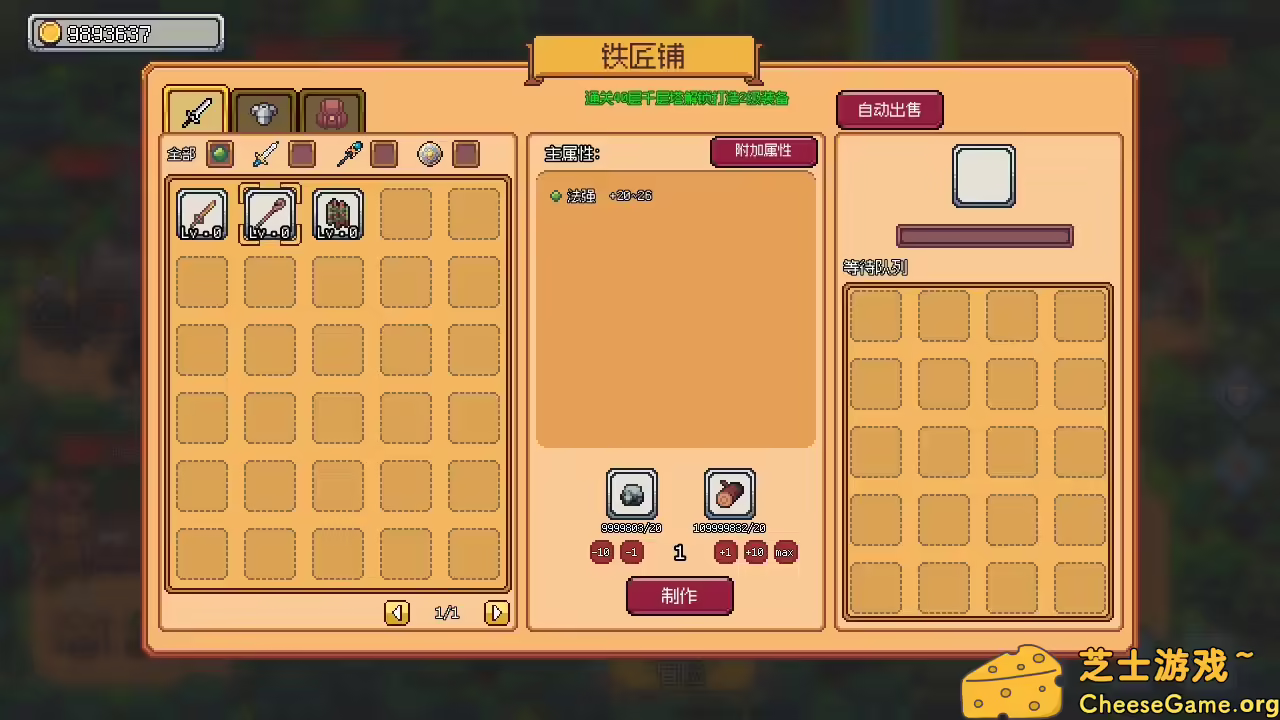The image size is (1280, 720).
Task: Open the 附加属性 extra attributes panel
Action: [x=764, y=152]
